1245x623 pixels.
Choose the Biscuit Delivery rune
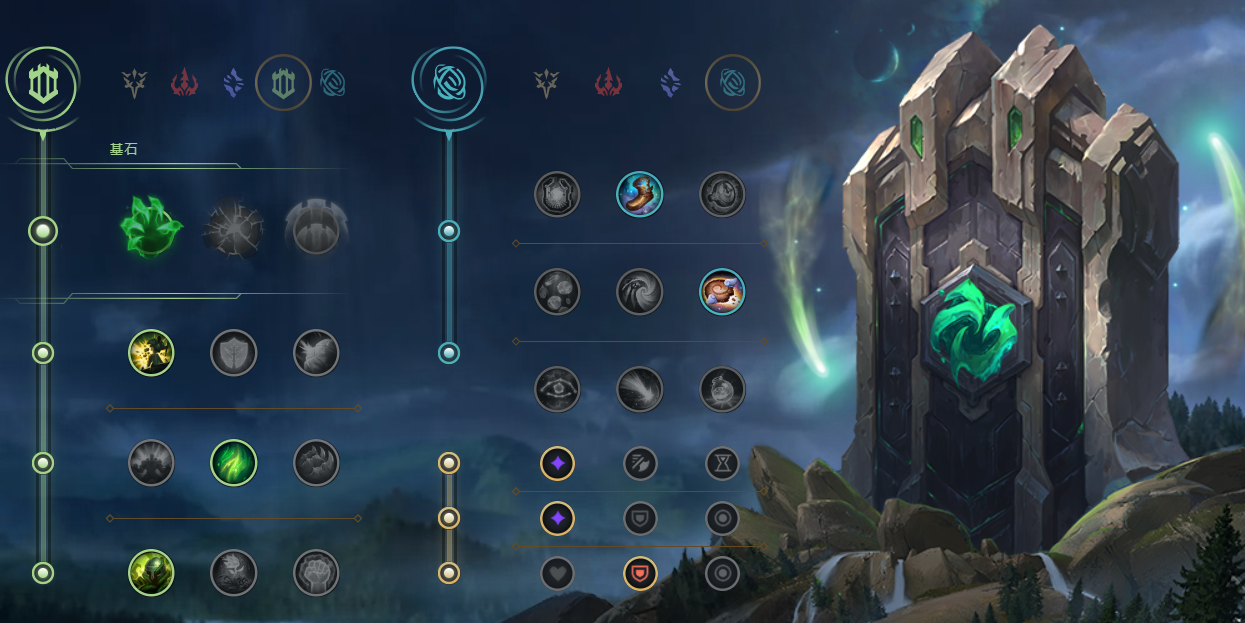[x=722, y=291]
